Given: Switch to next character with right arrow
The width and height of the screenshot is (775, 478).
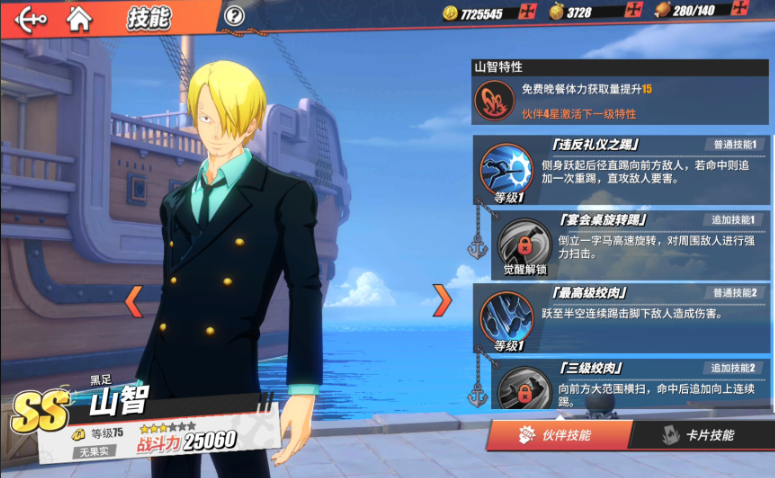Looking at the screenshot, I should click(441, 299).
